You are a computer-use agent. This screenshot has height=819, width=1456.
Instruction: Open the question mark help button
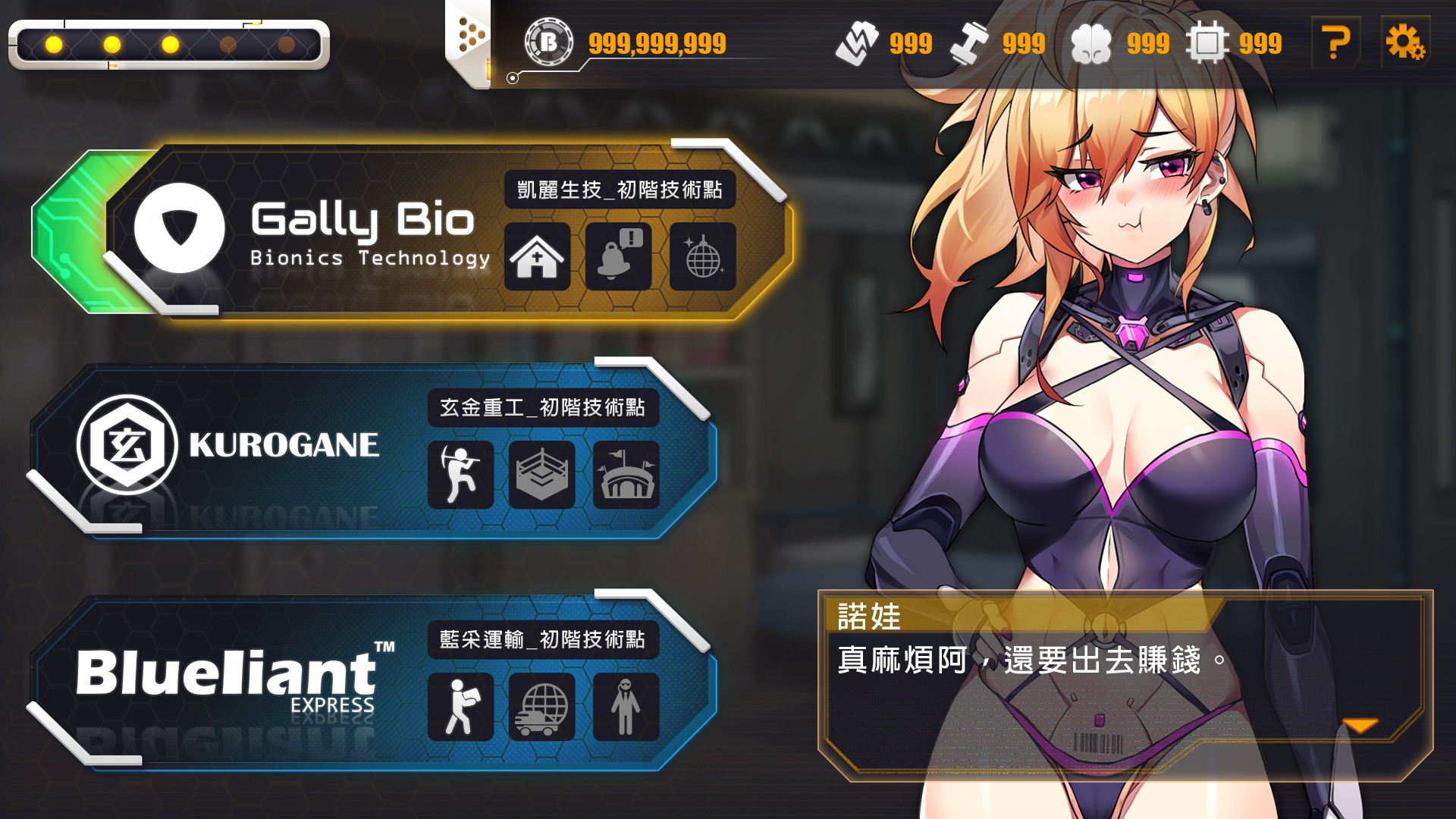pos(1336,43)
